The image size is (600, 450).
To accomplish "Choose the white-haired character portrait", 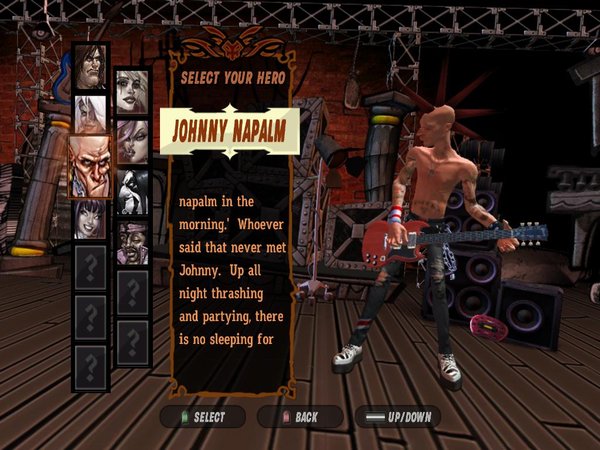I will click(90, 115).
